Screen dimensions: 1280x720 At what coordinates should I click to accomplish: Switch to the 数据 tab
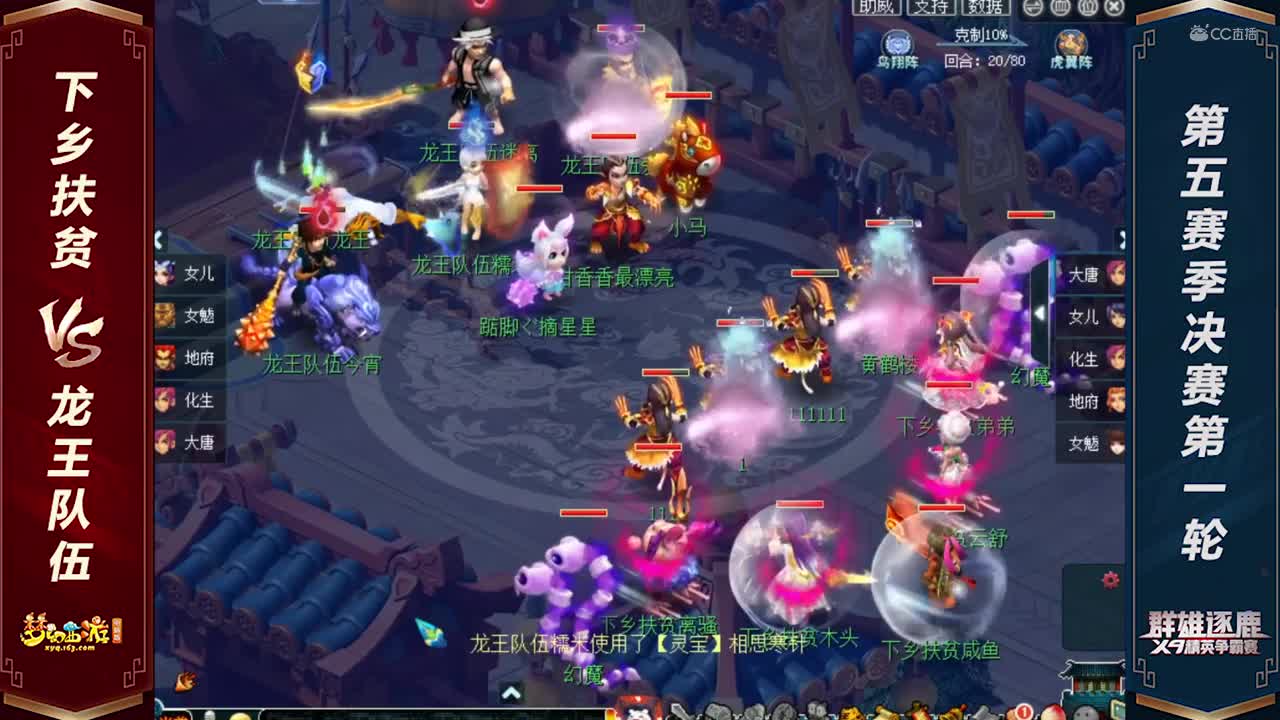coord(984,8)
